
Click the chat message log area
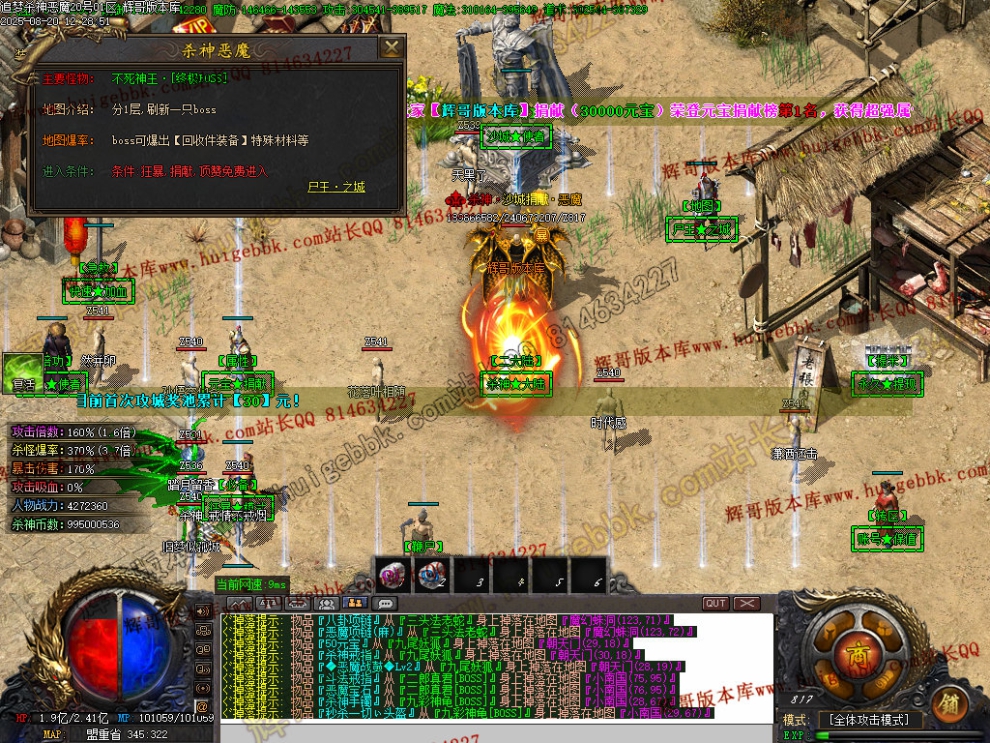tap(496, 667)
